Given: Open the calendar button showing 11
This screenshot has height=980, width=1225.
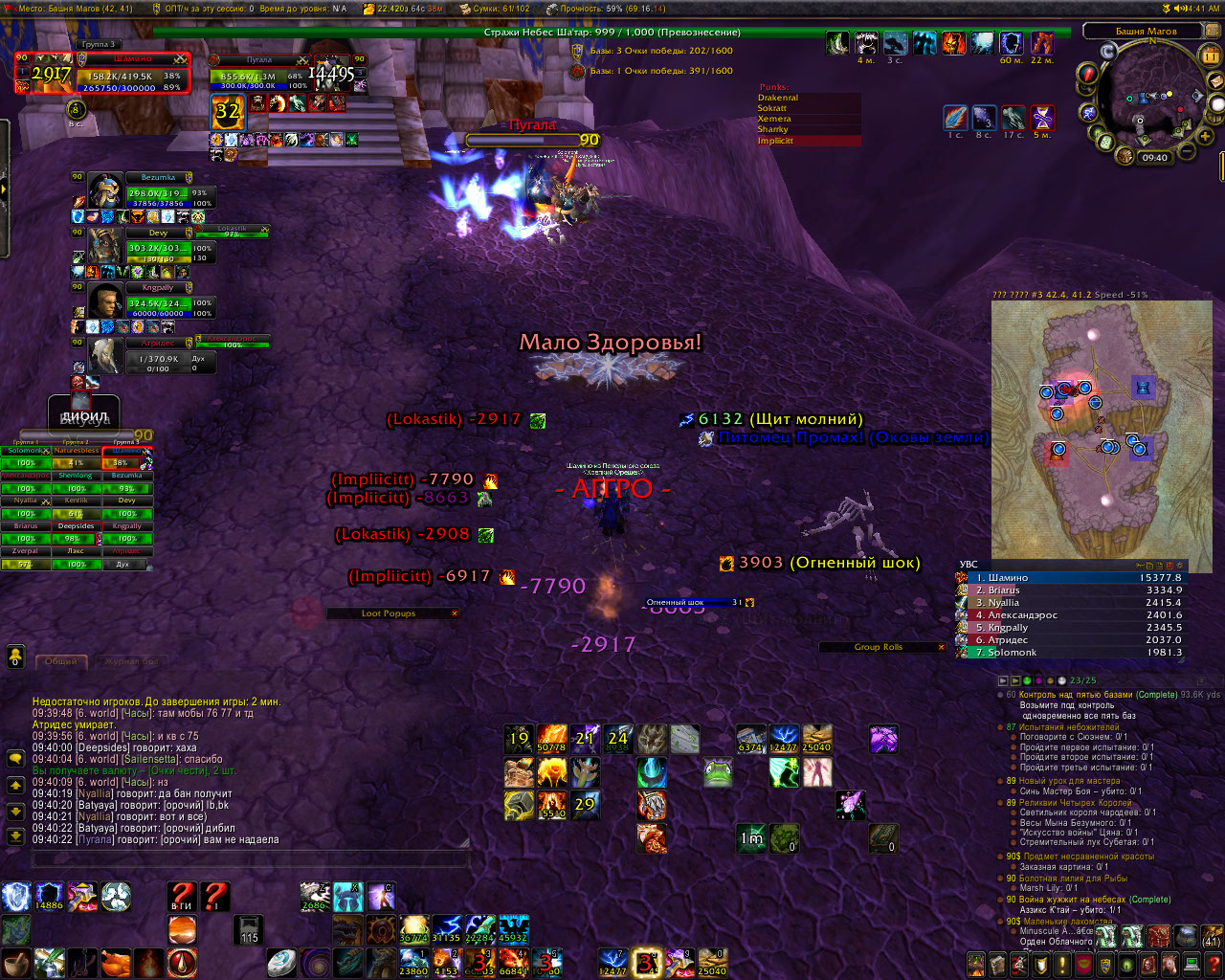Looking at the screenshot, I should 1210,56.
